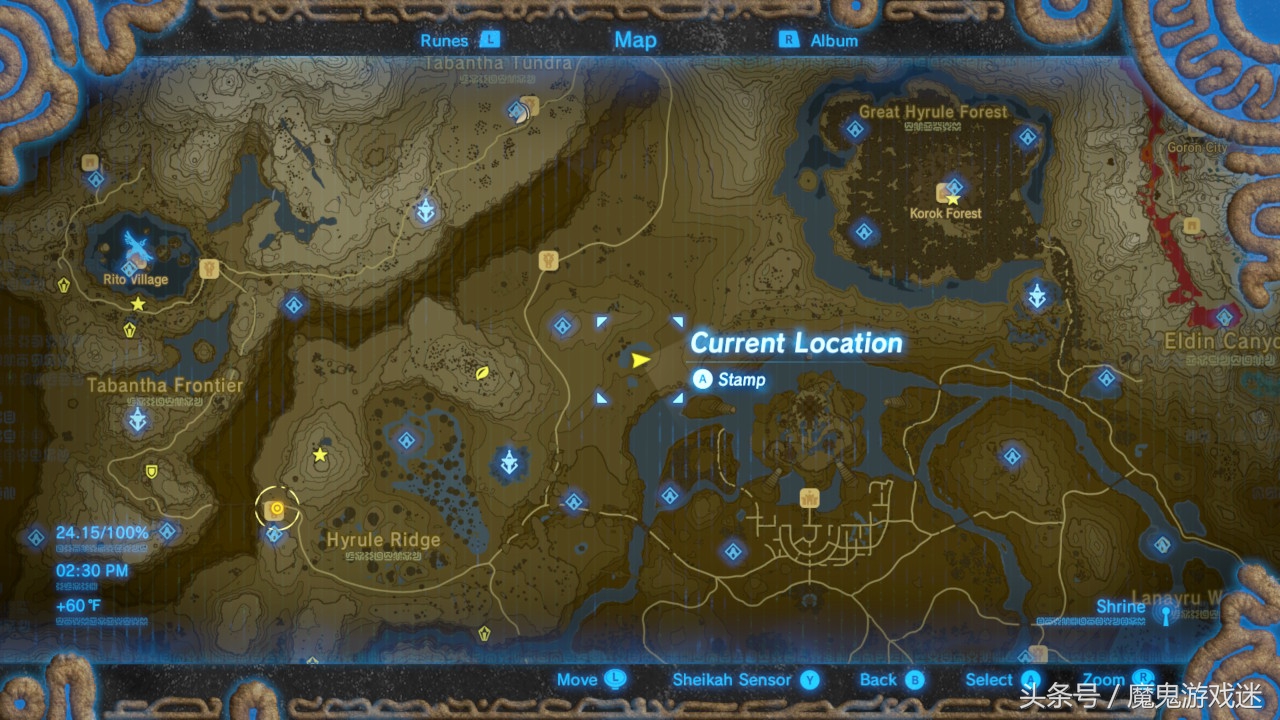Image resolution: width=1280 pixels, height=720 pixels.
Task: Click the shrine icon at Korok Forest
Action: coord(955,185)
